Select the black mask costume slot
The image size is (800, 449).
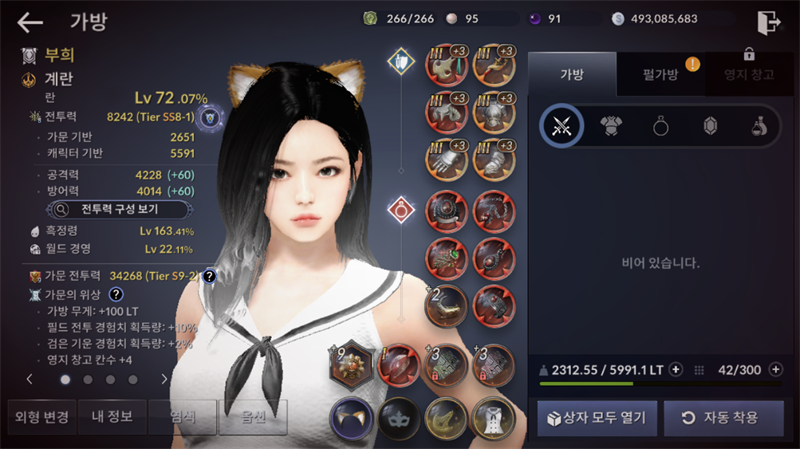click(399, 417)
